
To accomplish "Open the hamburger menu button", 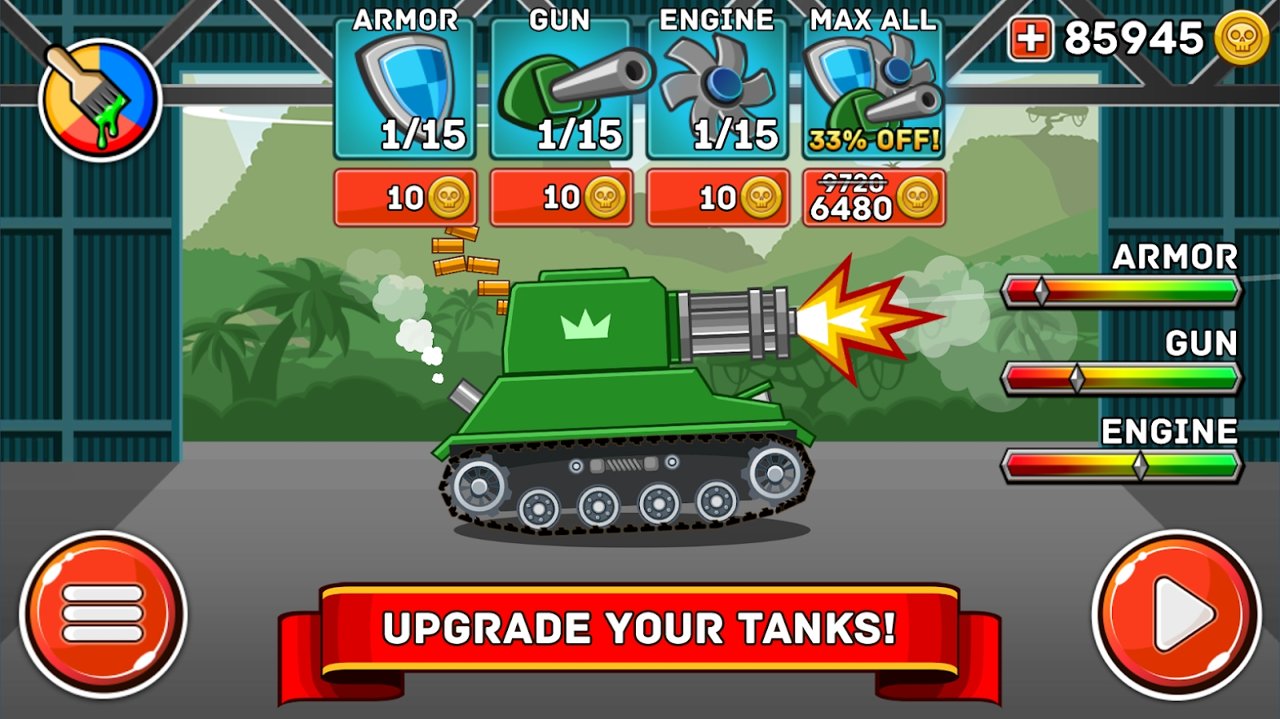I will [x=103, y=613].
